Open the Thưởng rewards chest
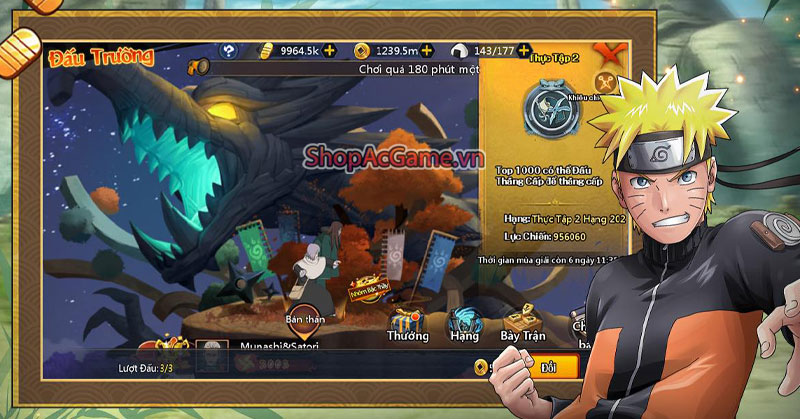The height and width of the screenshot is (419, 800). pos(407,324)
